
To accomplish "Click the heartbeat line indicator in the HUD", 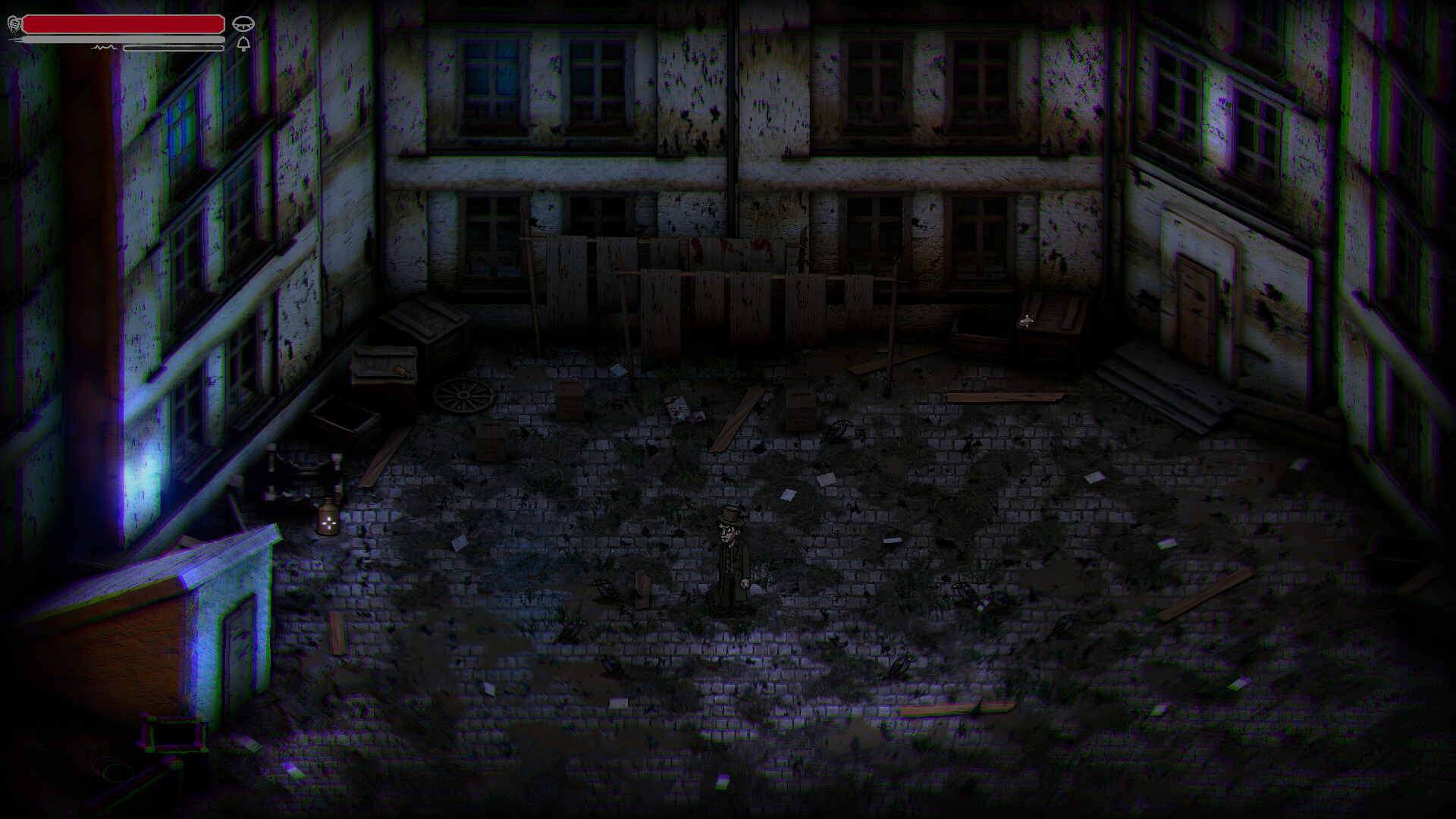I will [x=104, y=47].
